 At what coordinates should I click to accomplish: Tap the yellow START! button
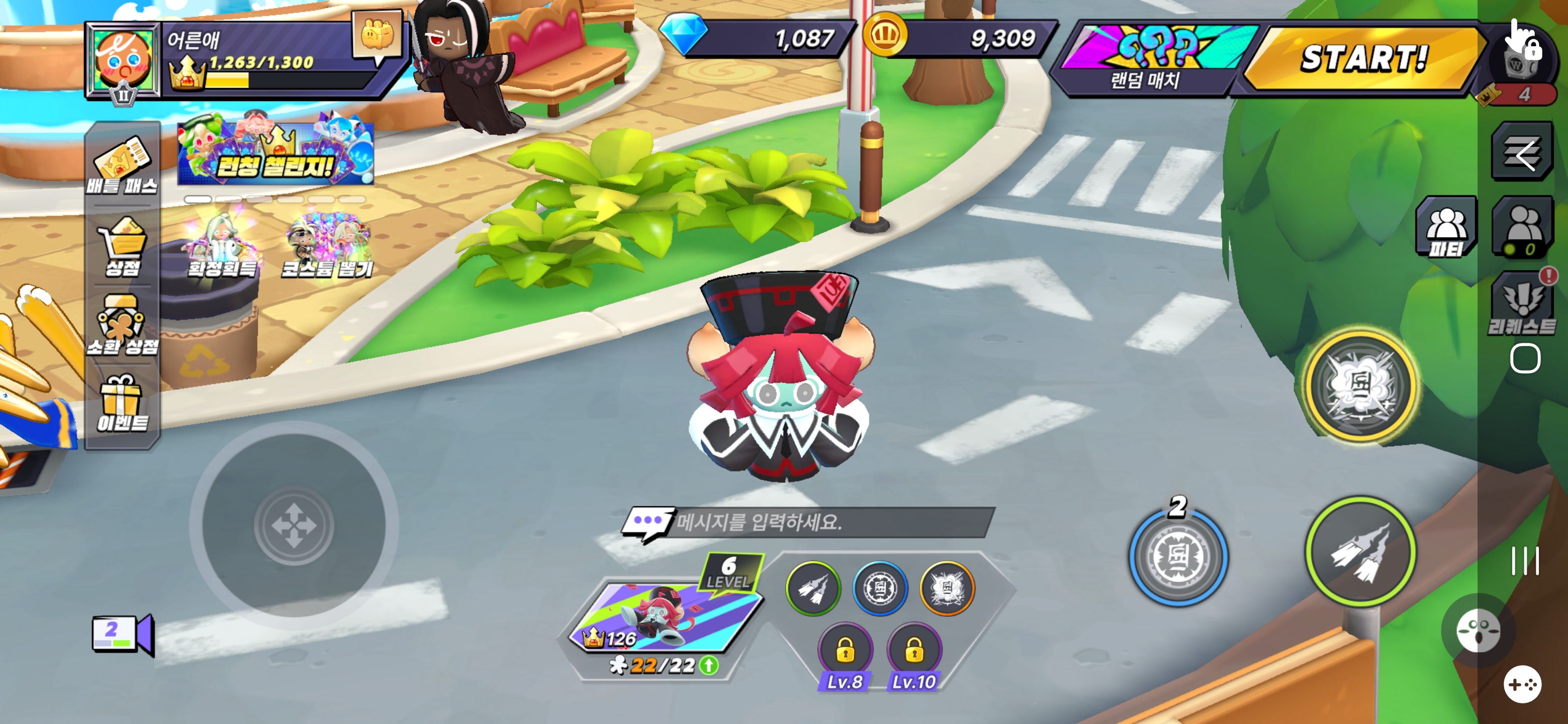1362,60
